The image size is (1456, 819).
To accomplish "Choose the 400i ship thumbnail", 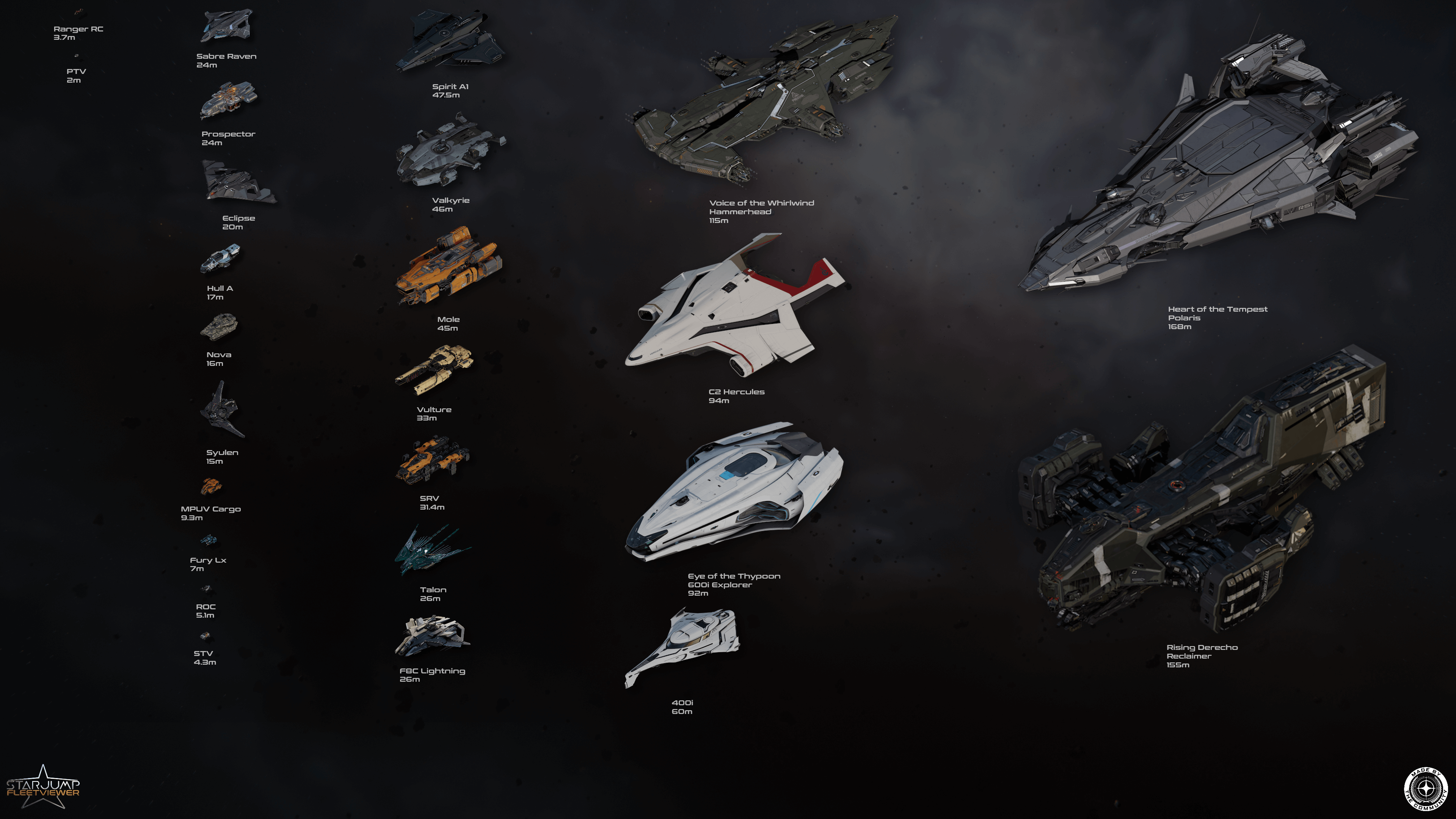I will click(684, 644).
